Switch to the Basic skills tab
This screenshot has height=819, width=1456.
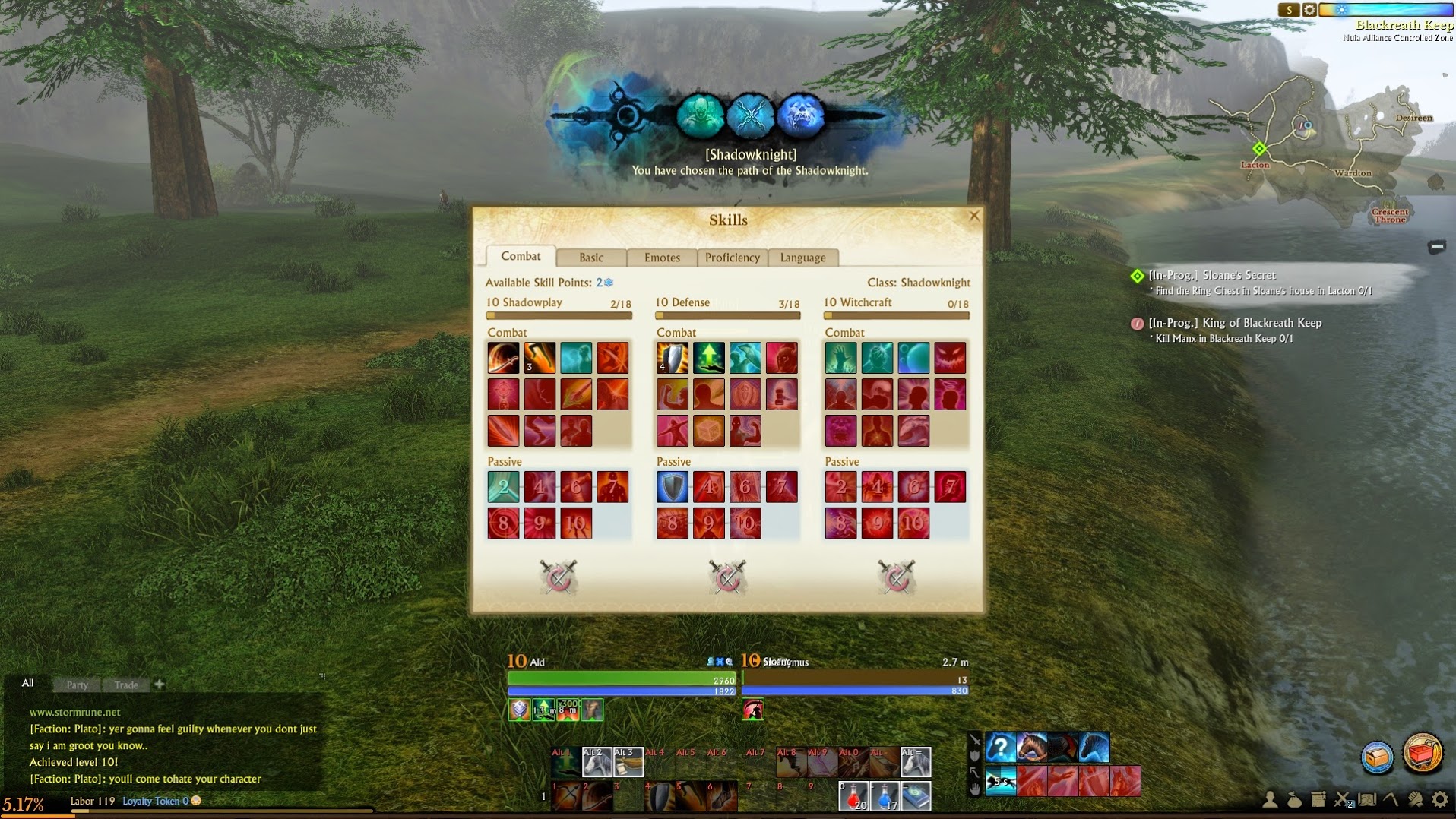point(590,258)
